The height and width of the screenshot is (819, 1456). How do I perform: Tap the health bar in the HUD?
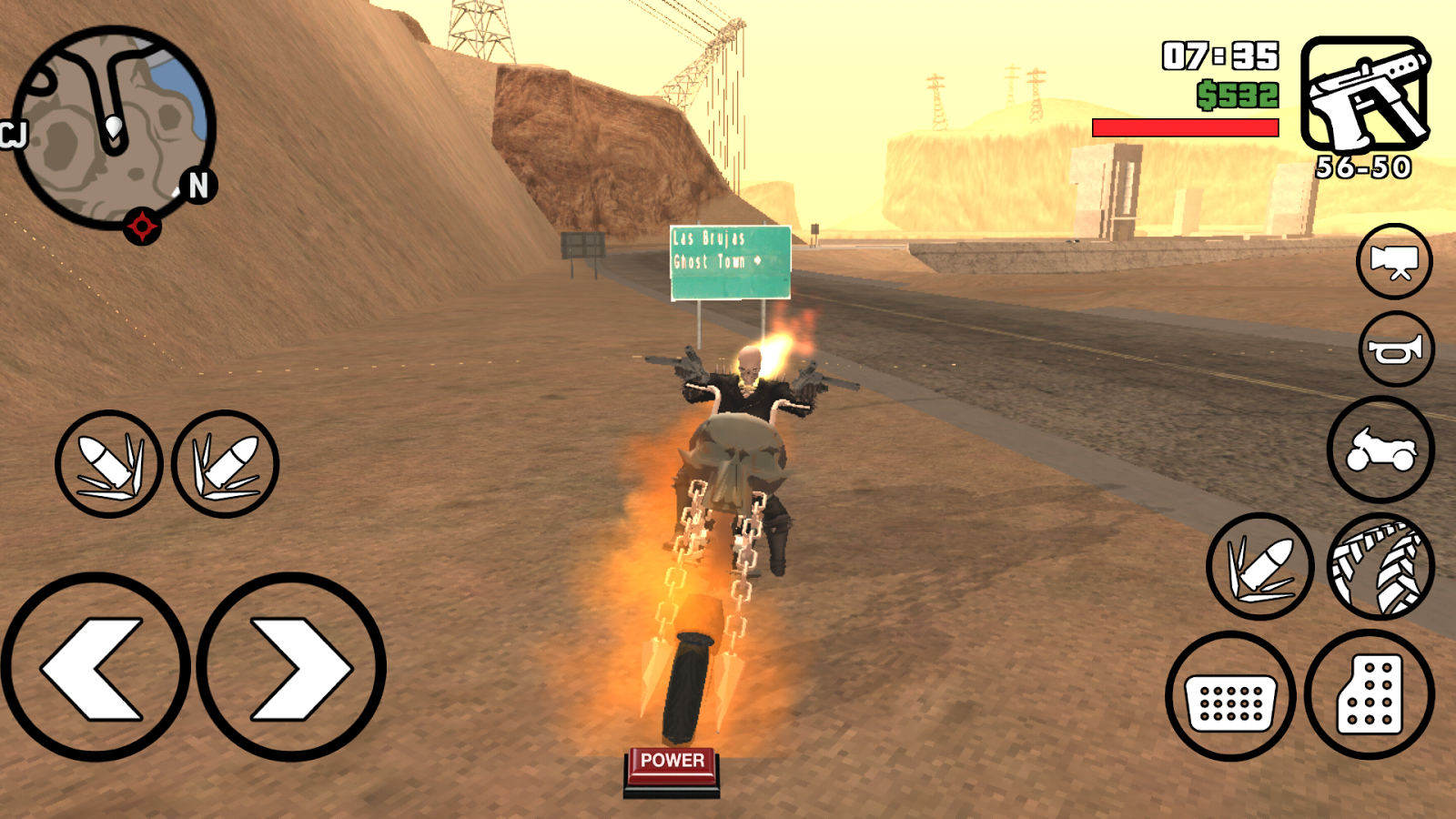pos(1185,127)
